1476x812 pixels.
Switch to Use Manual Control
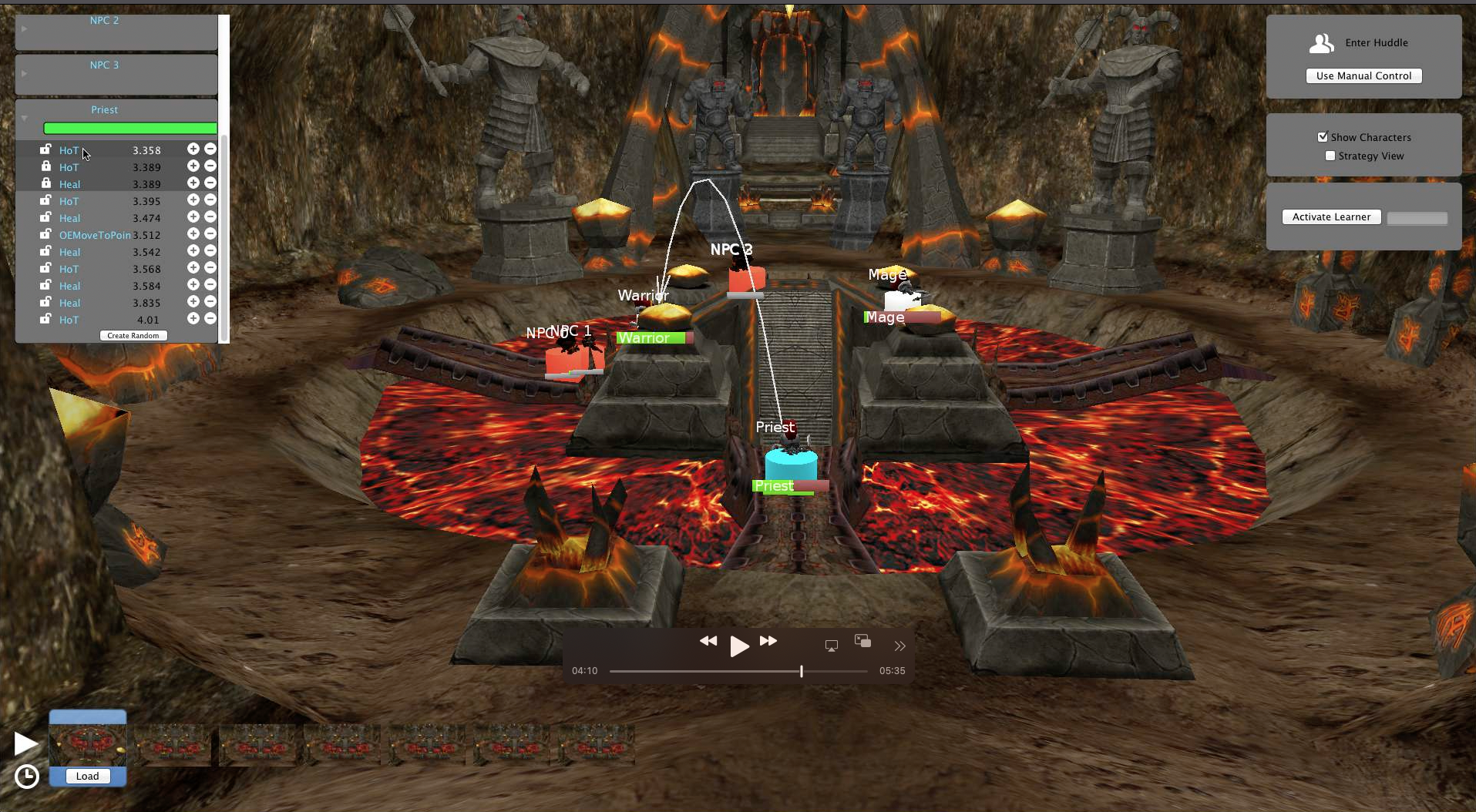click(x=1363, y=75)
